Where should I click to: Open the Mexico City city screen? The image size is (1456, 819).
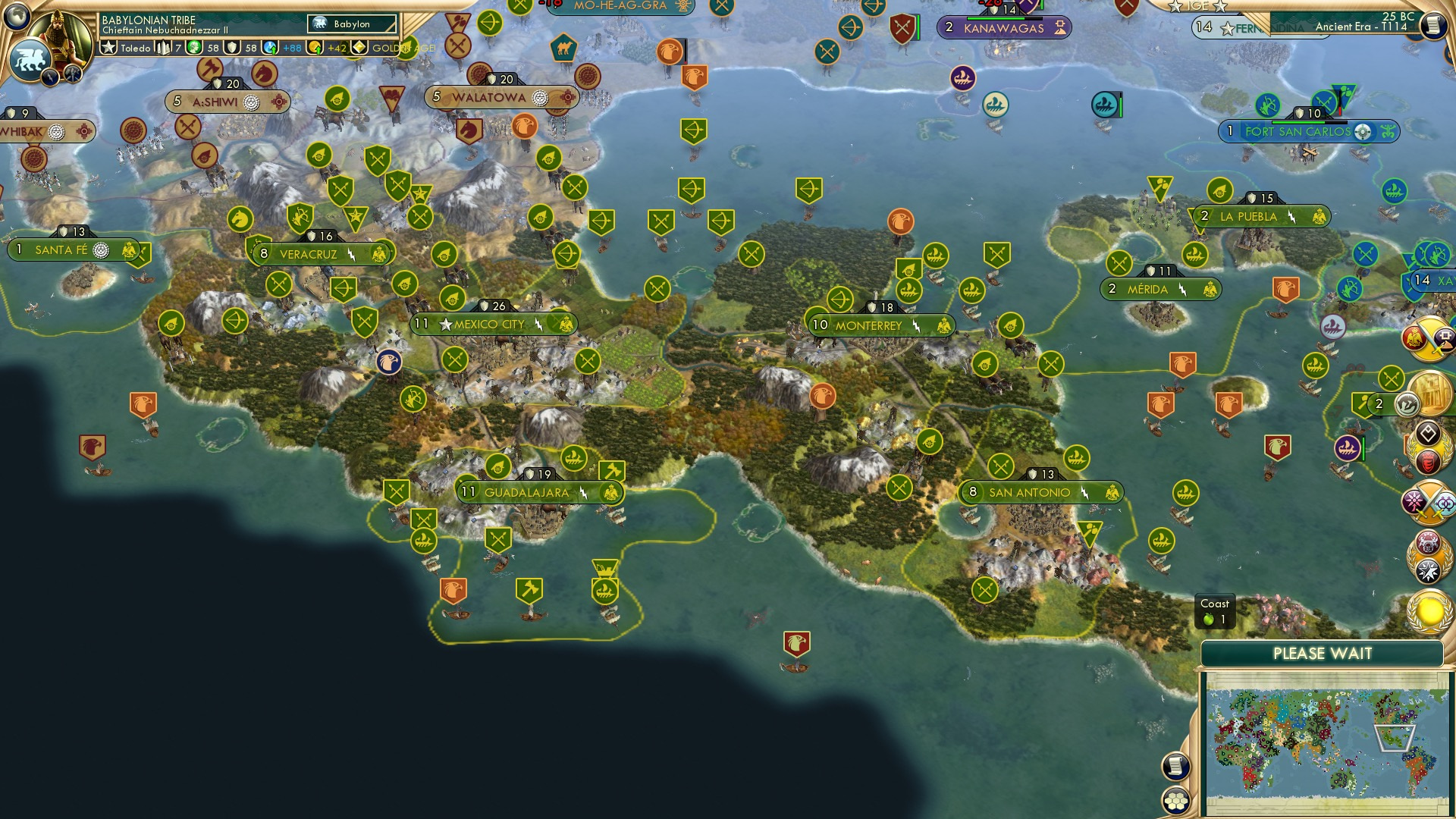[x=488, y=324]
